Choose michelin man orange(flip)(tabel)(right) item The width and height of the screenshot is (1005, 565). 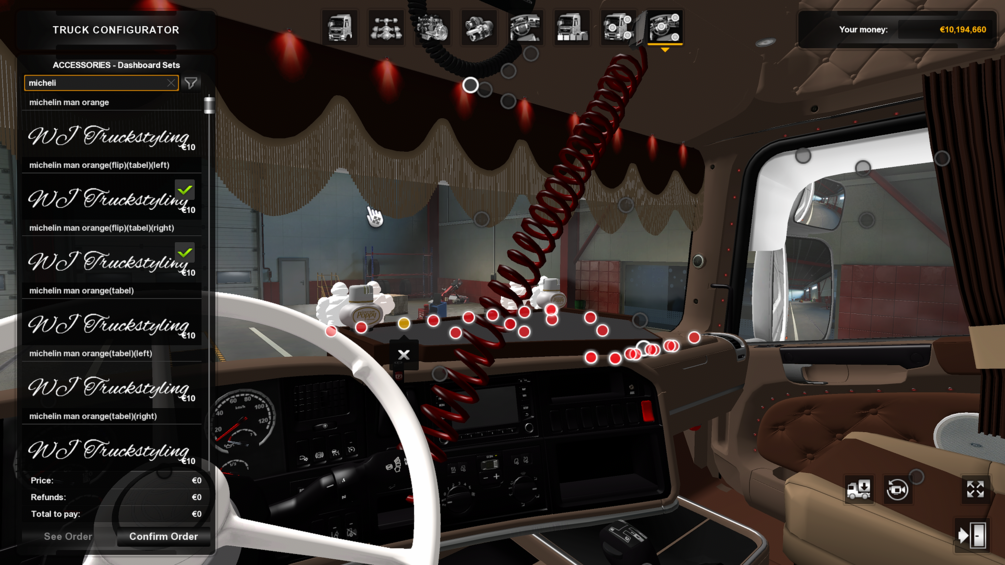point(110,261)
